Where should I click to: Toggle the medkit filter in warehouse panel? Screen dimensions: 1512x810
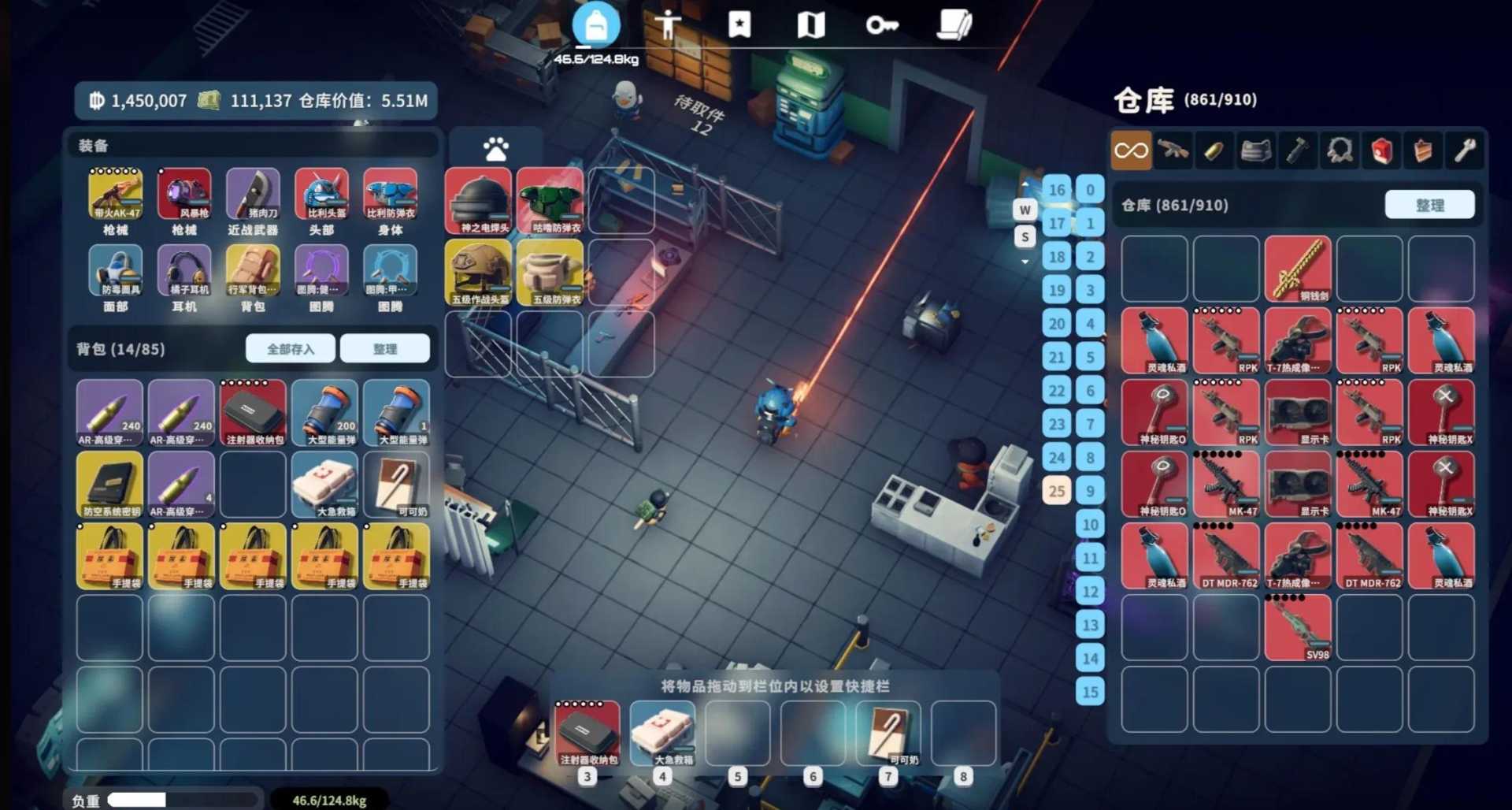[1382, 150]
